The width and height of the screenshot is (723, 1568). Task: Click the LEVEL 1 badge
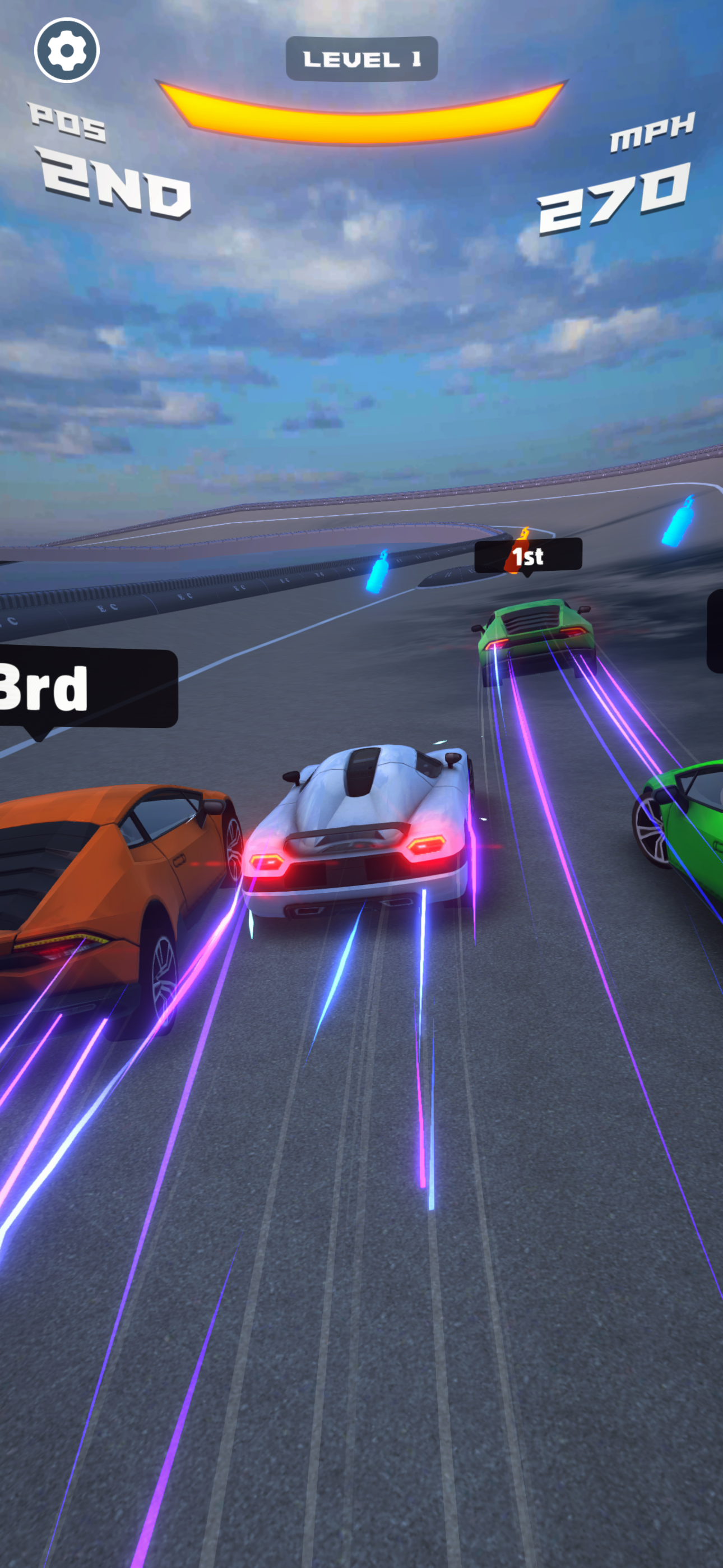click(362, 58)
